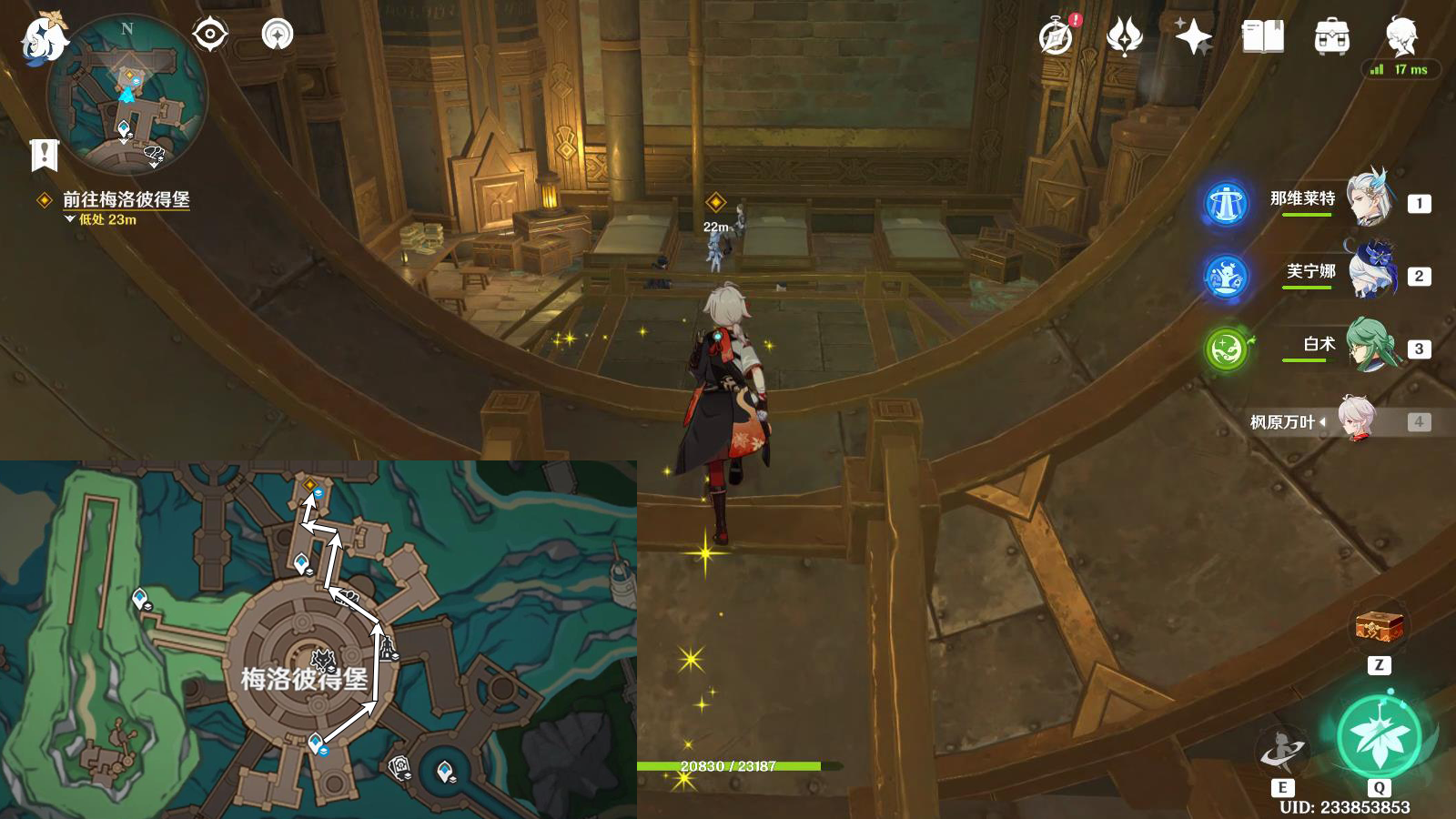Select the 前往梅洛彼得堡 quest tracker
Viewport: 1456px width, 819px height.
126,199
